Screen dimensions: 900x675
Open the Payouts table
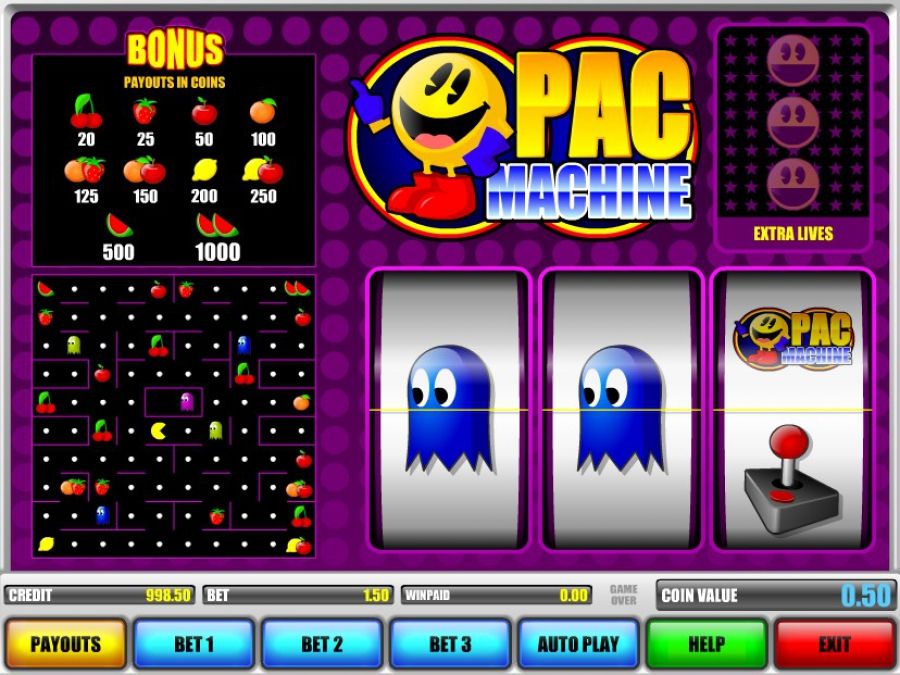(x=66, y=644)
